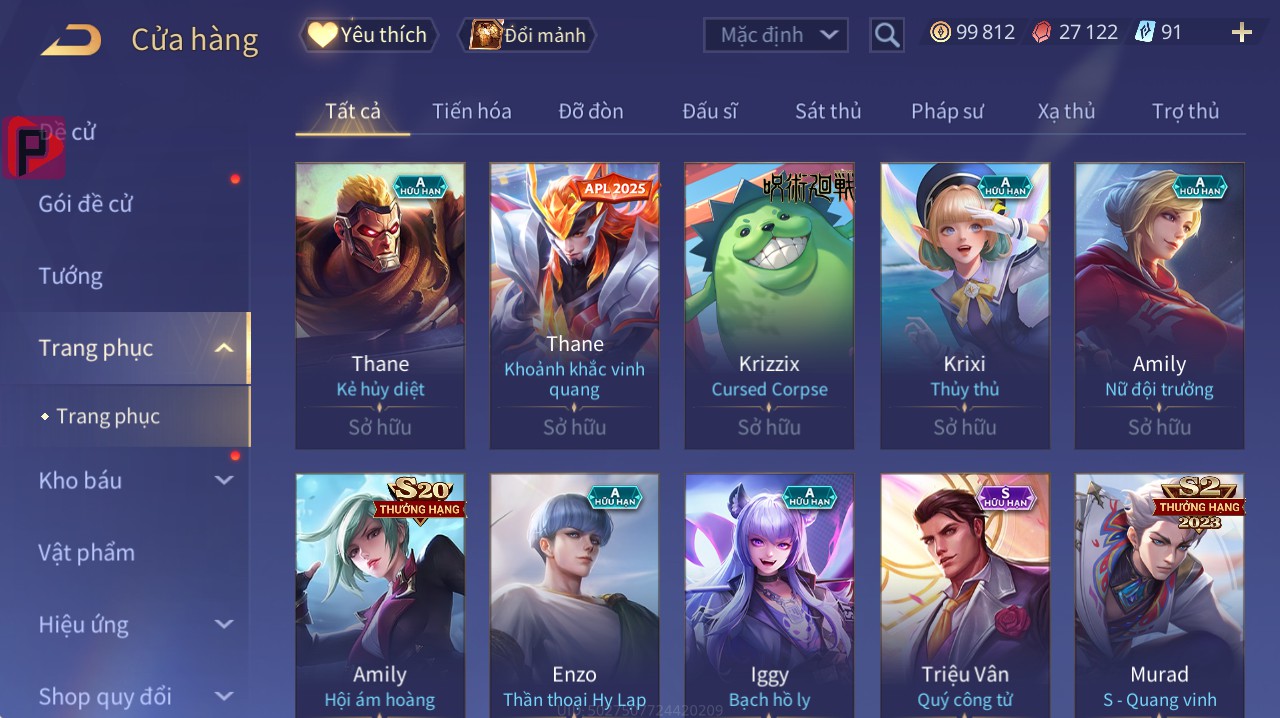1280x718 pixels.
Task: Select the Tướng menu entry
Action: pos(71,276)
